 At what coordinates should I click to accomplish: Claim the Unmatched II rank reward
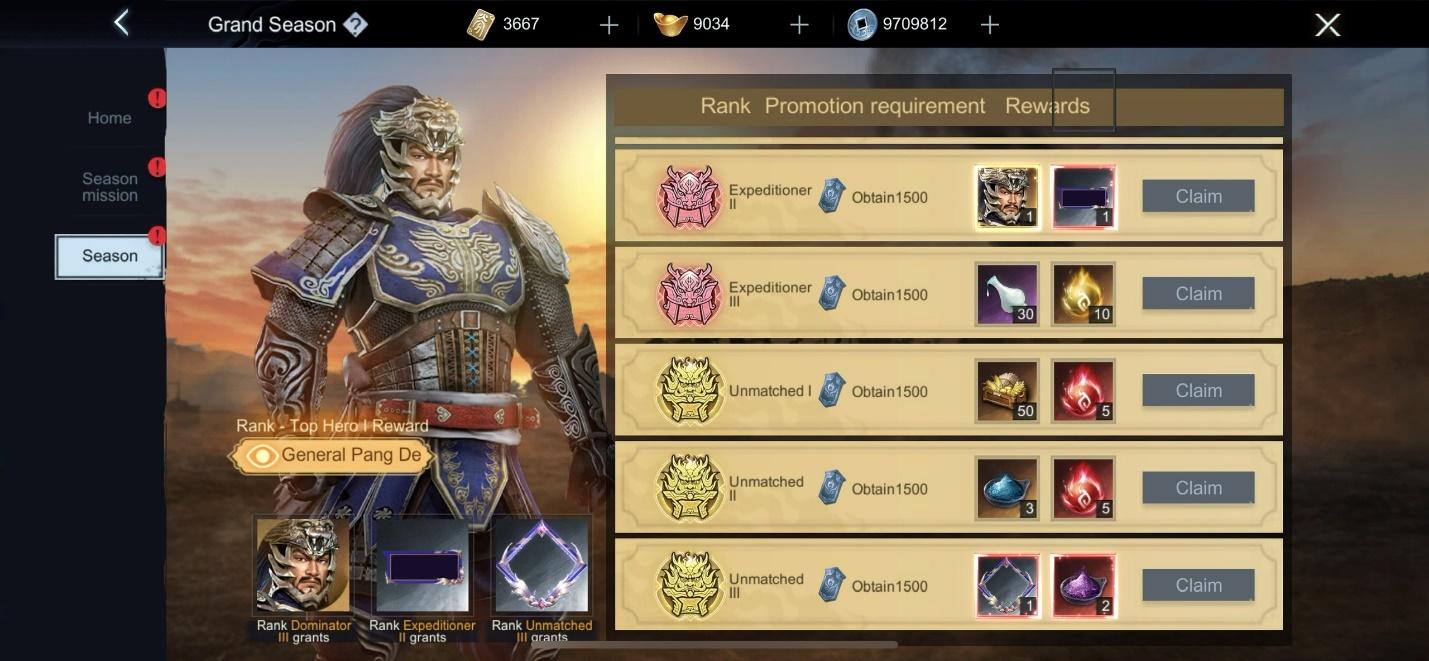coord(1198,488)
